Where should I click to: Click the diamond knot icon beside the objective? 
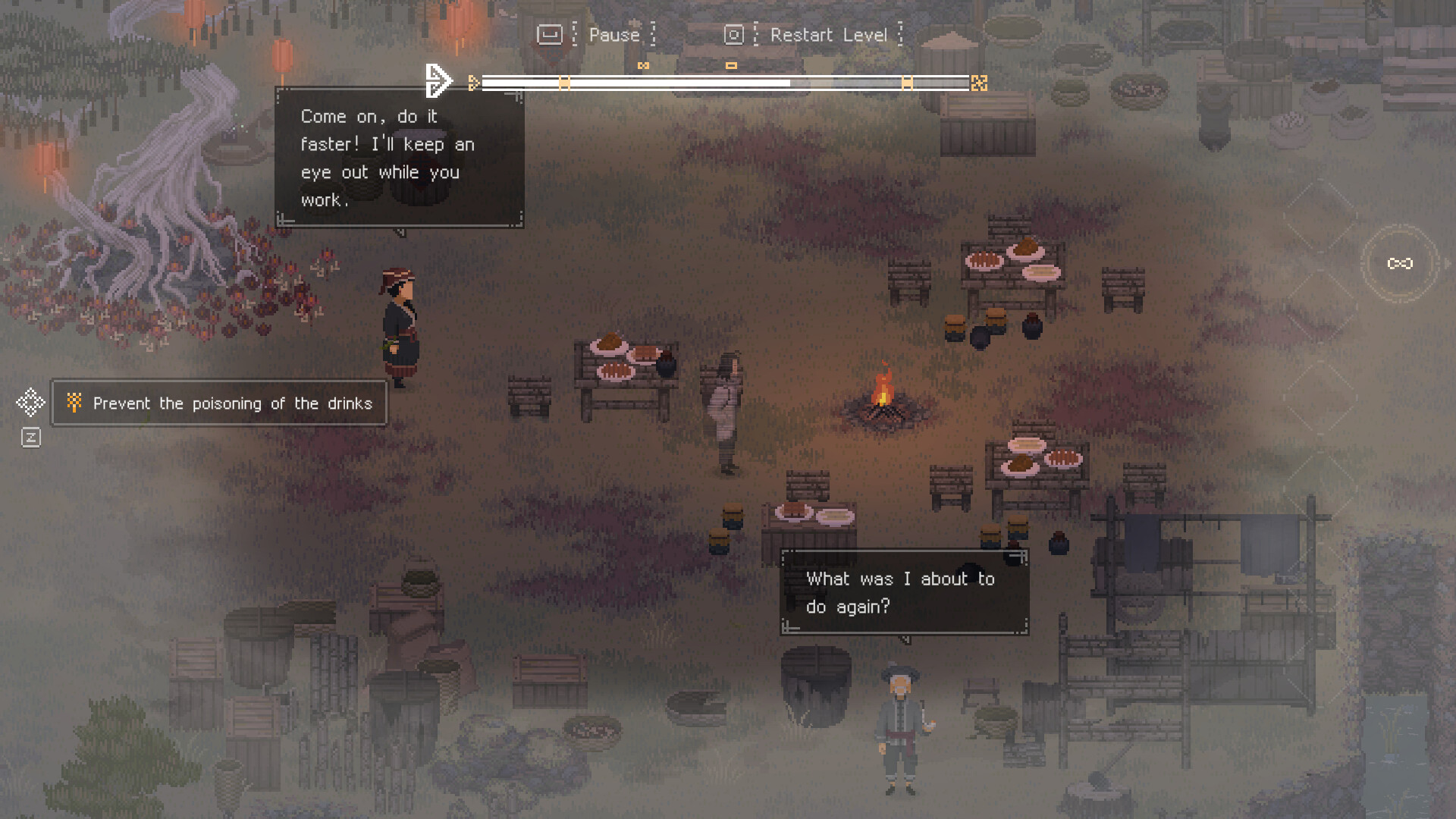[30, 402]
